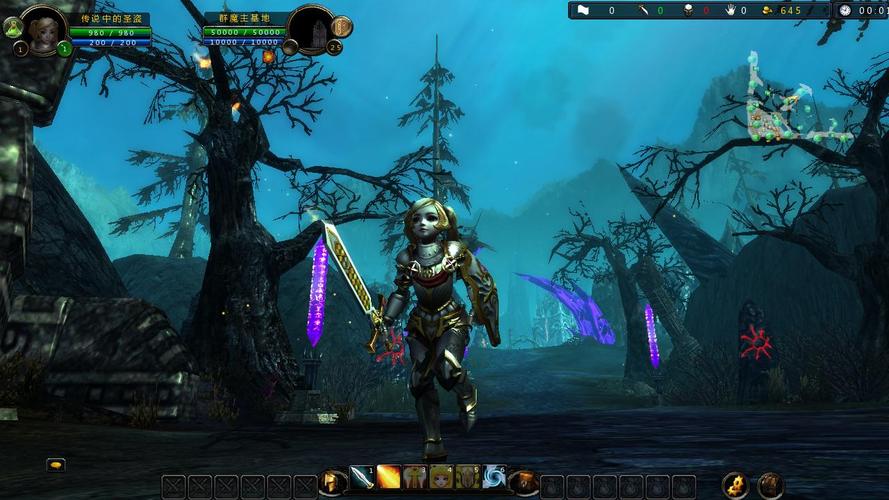The image size is (889, 500).
Task: Select the enemy base target portrait
Action: [x=311, y=27]
